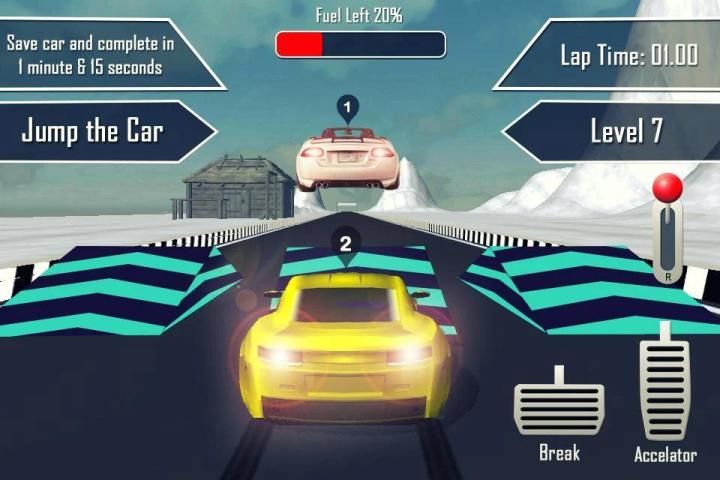Image resolution: width=720 pixels, height=480 pixels.
Task: Toggle the red-knob gear shifter
Action: [x=667, y=228]
